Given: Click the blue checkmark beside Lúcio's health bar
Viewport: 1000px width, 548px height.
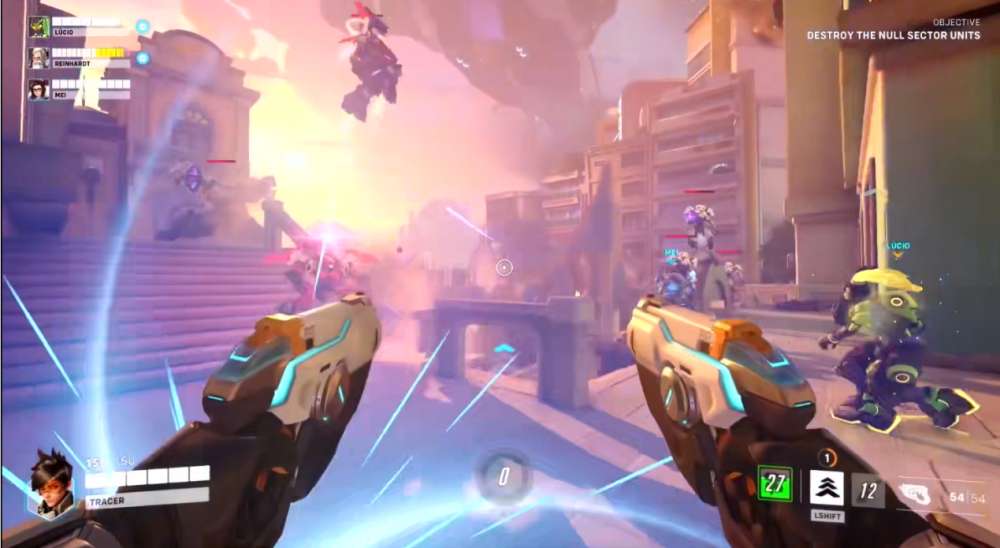Looking at the screenshot, I should (143, 26).
